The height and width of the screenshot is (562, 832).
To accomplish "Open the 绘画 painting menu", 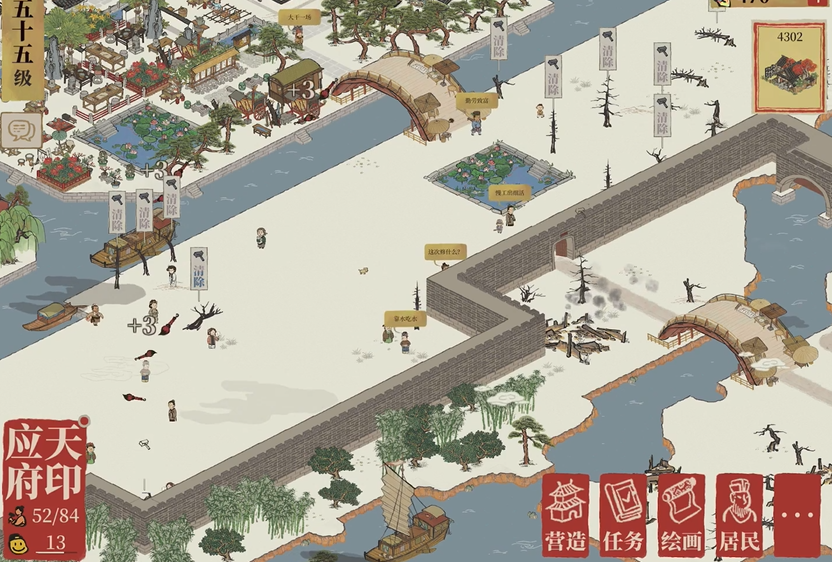I will [x=682, y=515].
